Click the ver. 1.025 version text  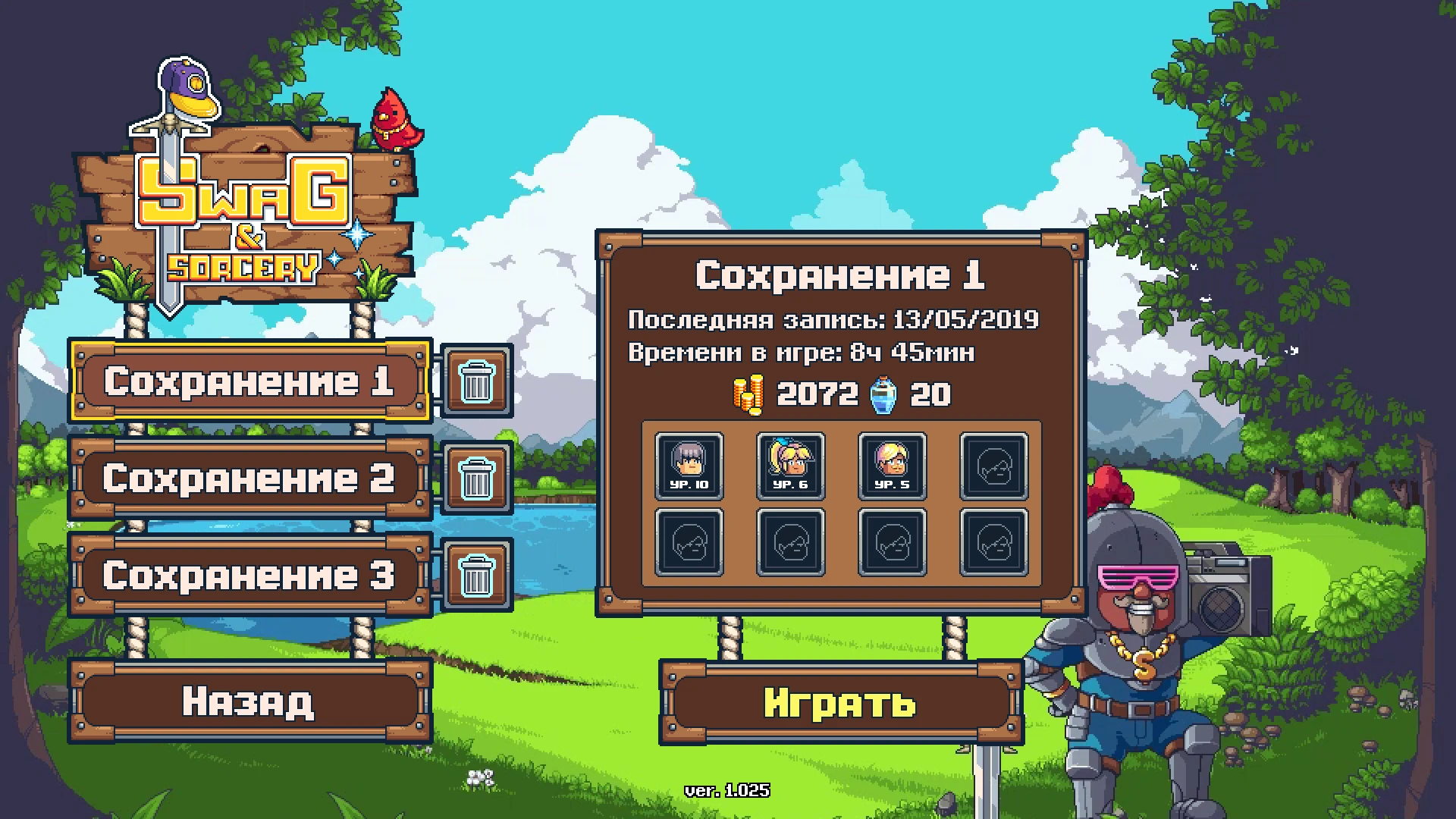(x=727, y=789)
